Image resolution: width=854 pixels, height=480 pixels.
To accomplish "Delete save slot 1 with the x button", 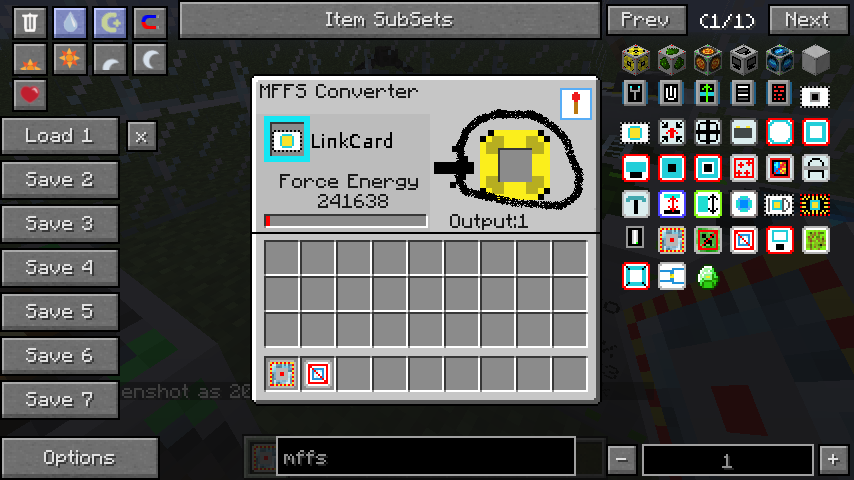I will click(142, 136).
